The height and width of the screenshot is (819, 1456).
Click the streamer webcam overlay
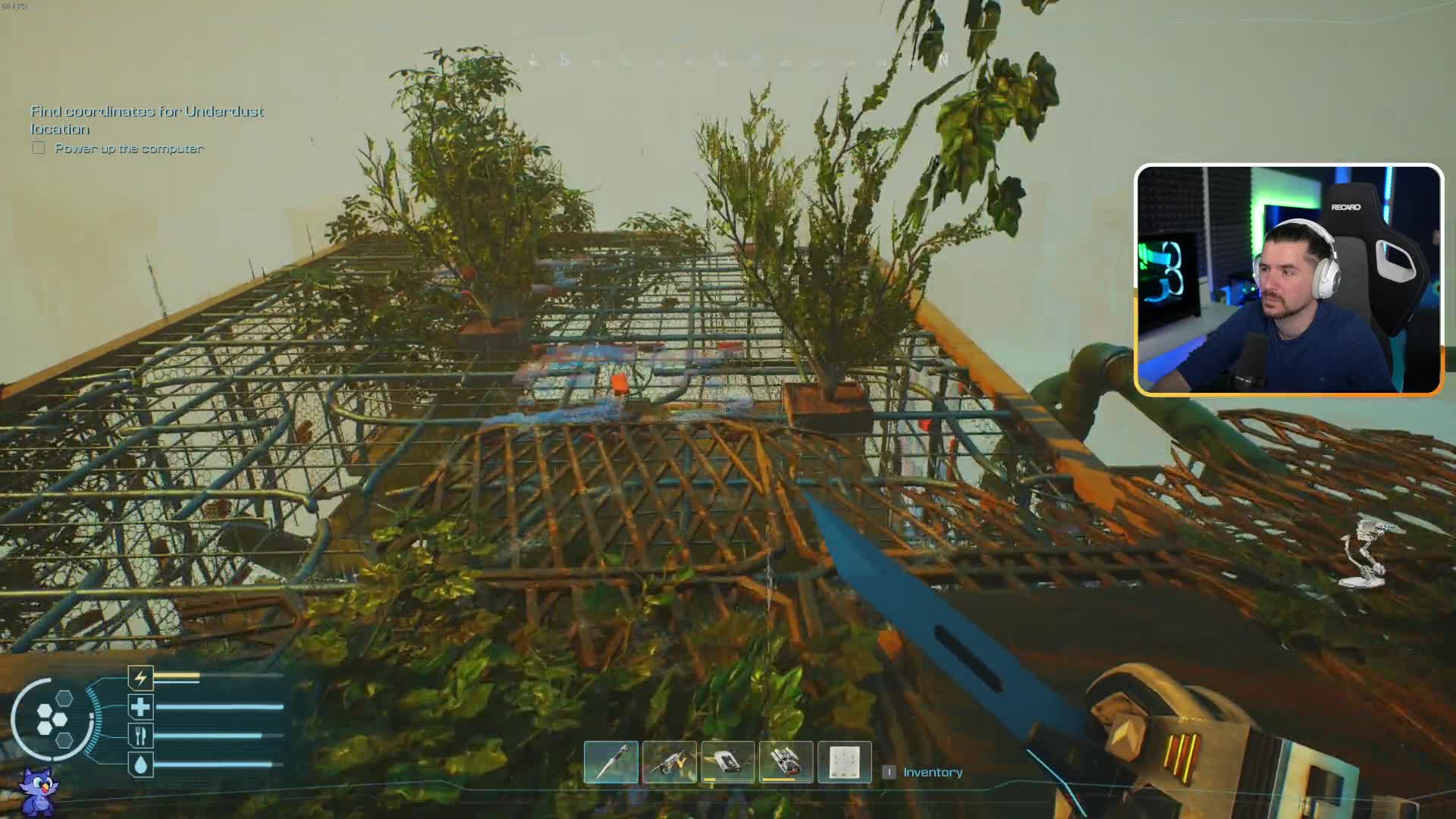[x=1288, y=279]
